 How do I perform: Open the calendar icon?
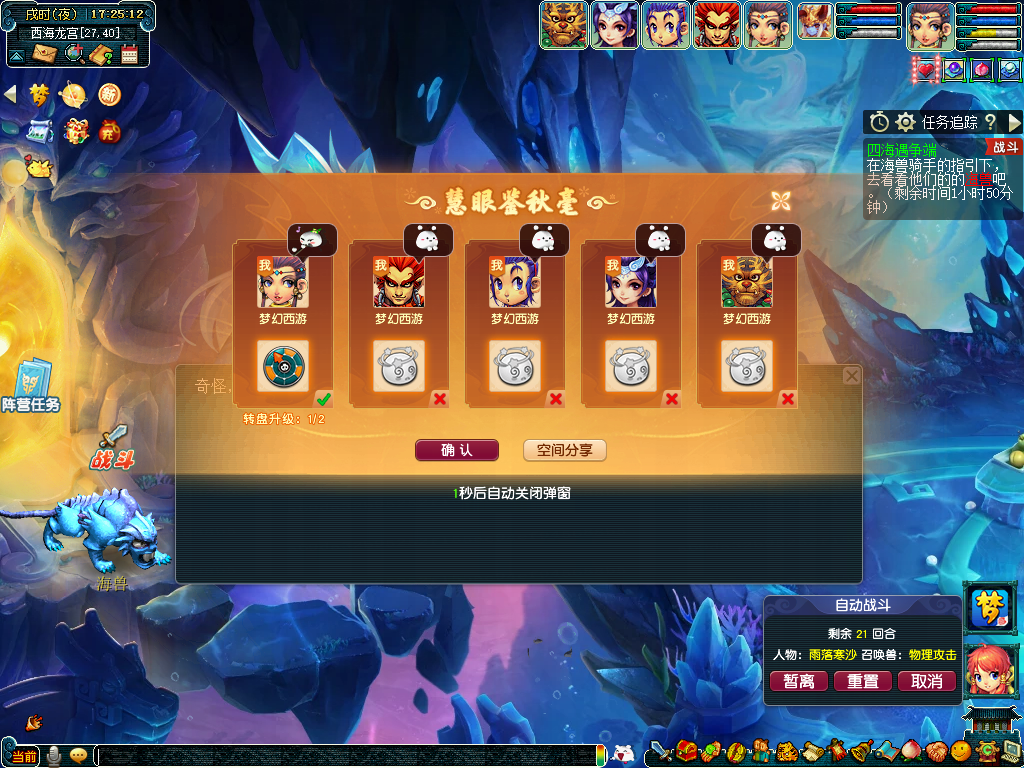click(x=129, y=54)
